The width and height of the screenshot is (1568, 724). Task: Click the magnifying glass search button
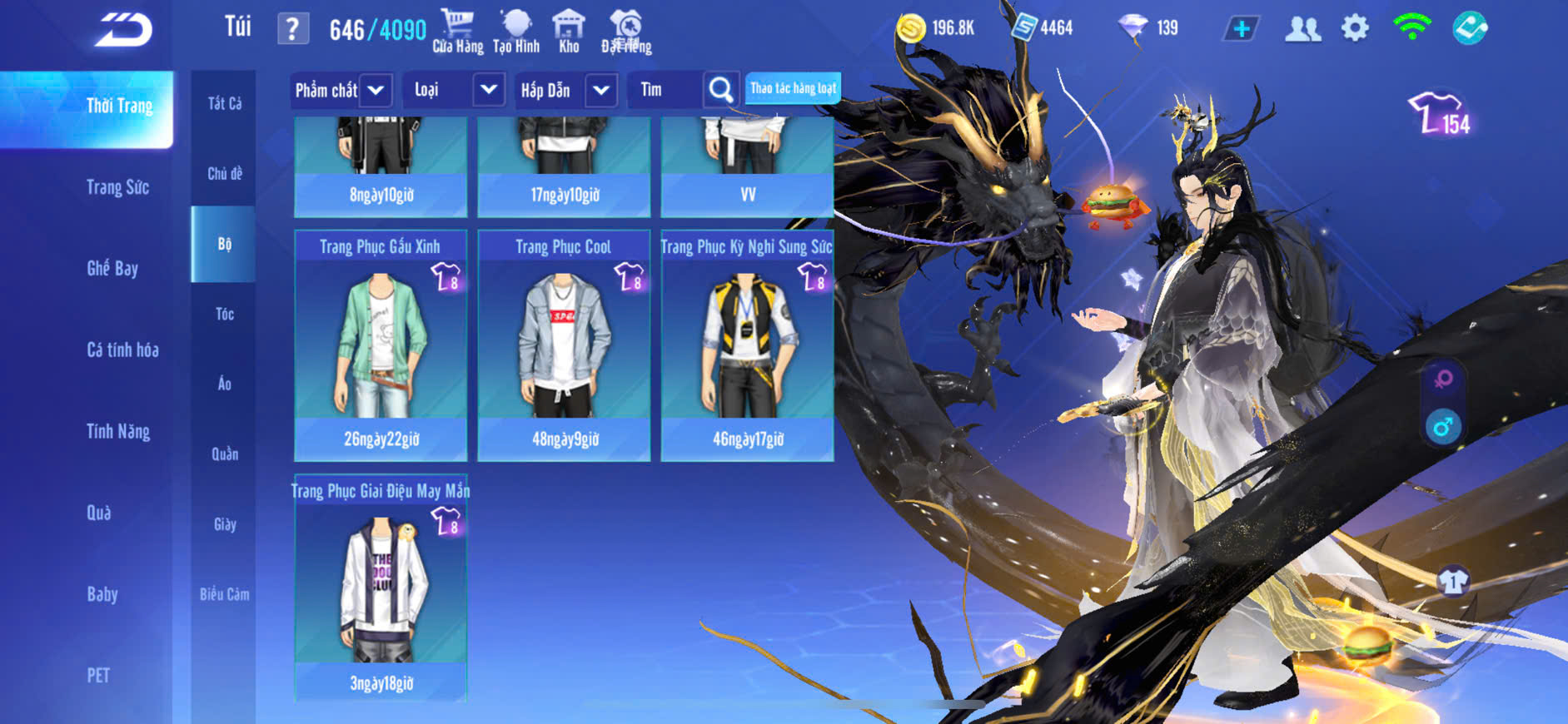click(721, 90)
